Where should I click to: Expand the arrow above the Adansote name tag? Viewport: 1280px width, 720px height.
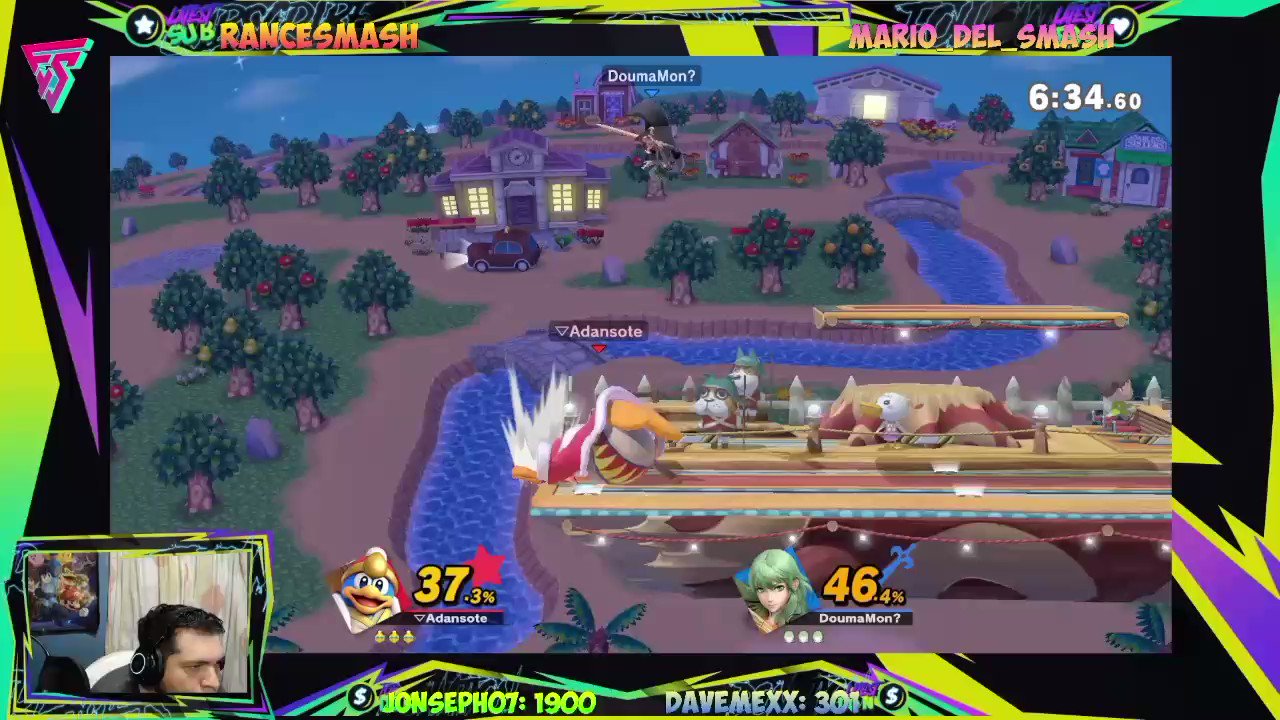(561, 331)
